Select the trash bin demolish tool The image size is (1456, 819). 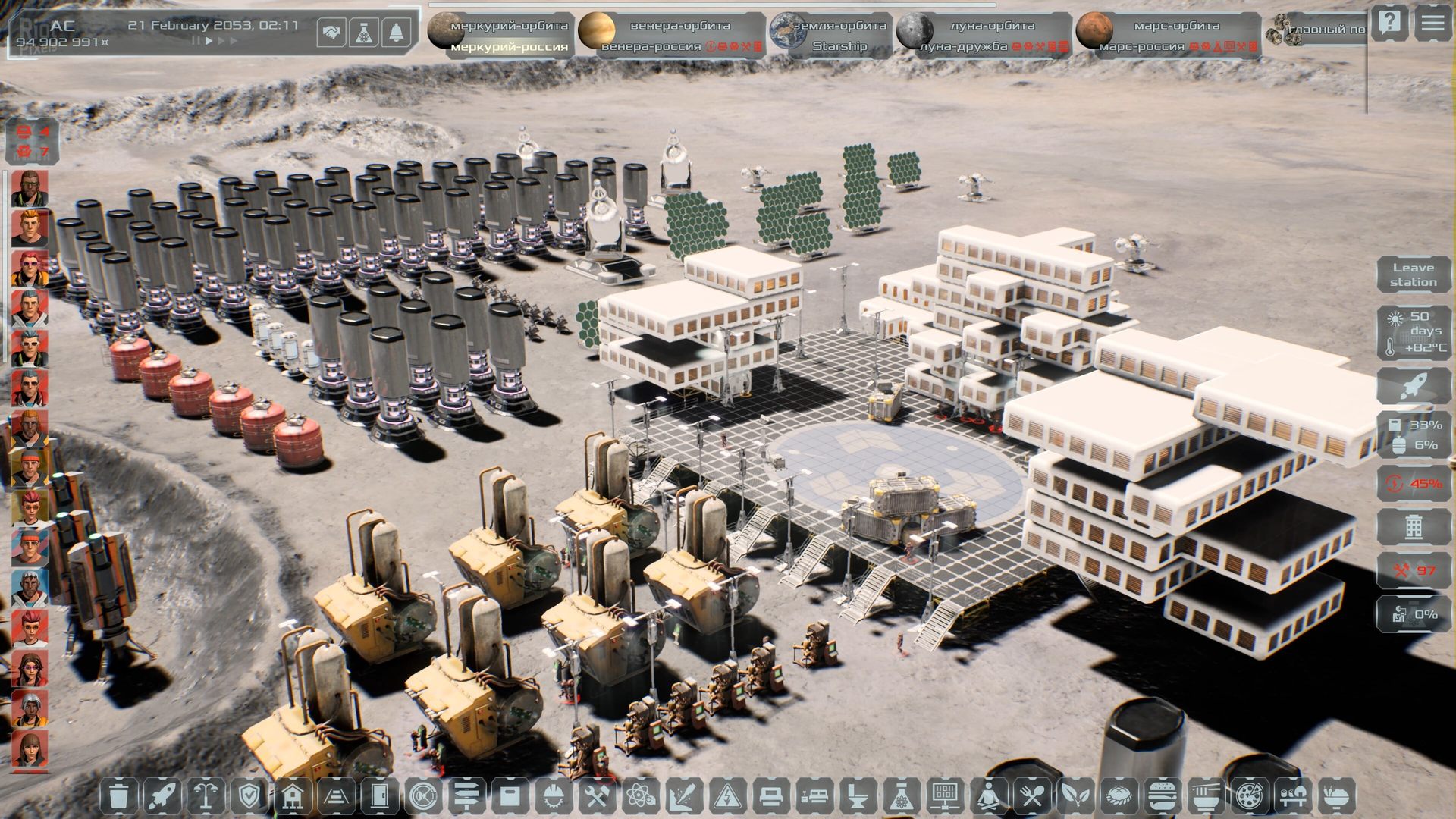(119, 797)
